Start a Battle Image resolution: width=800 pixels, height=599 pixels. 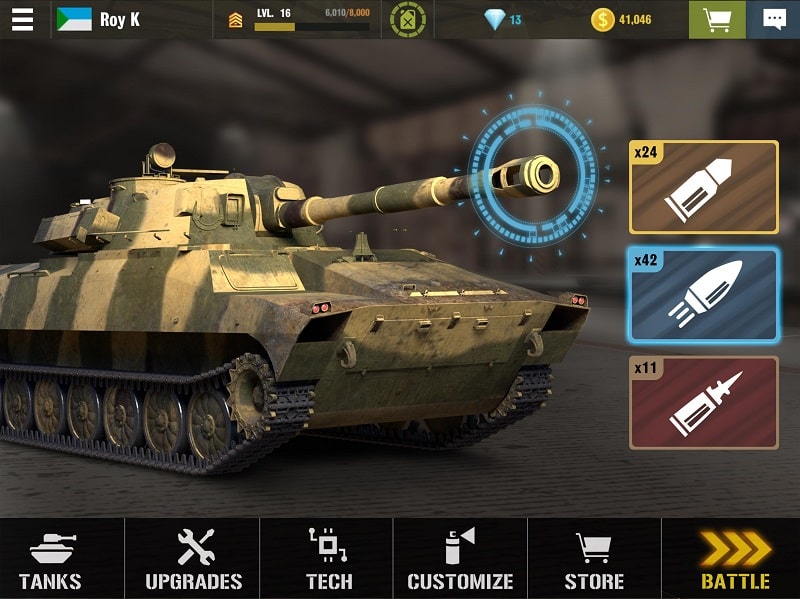click(735, 559)
